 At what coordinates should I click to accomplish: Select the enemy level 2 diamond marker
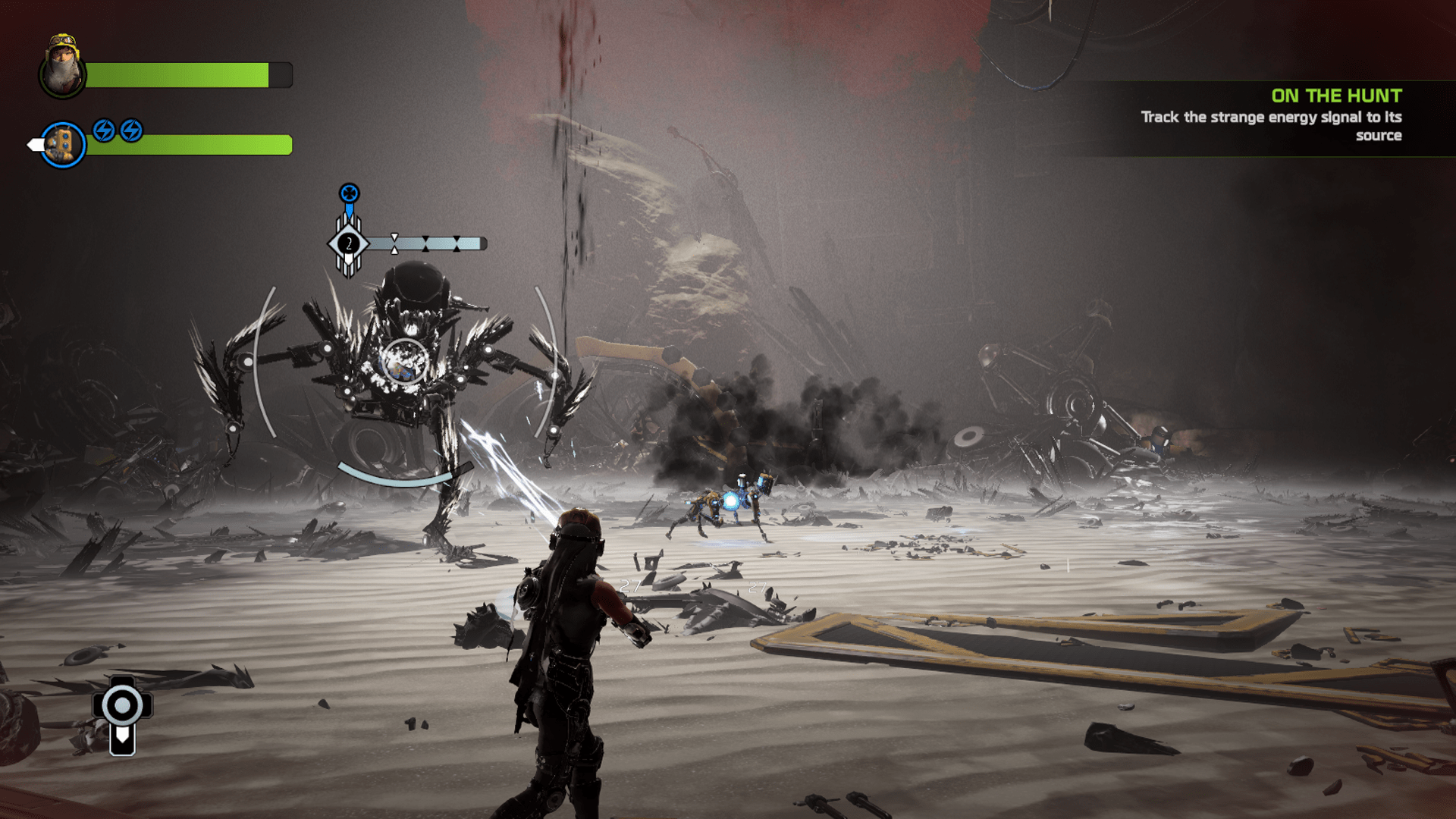[x=348, y=244]
